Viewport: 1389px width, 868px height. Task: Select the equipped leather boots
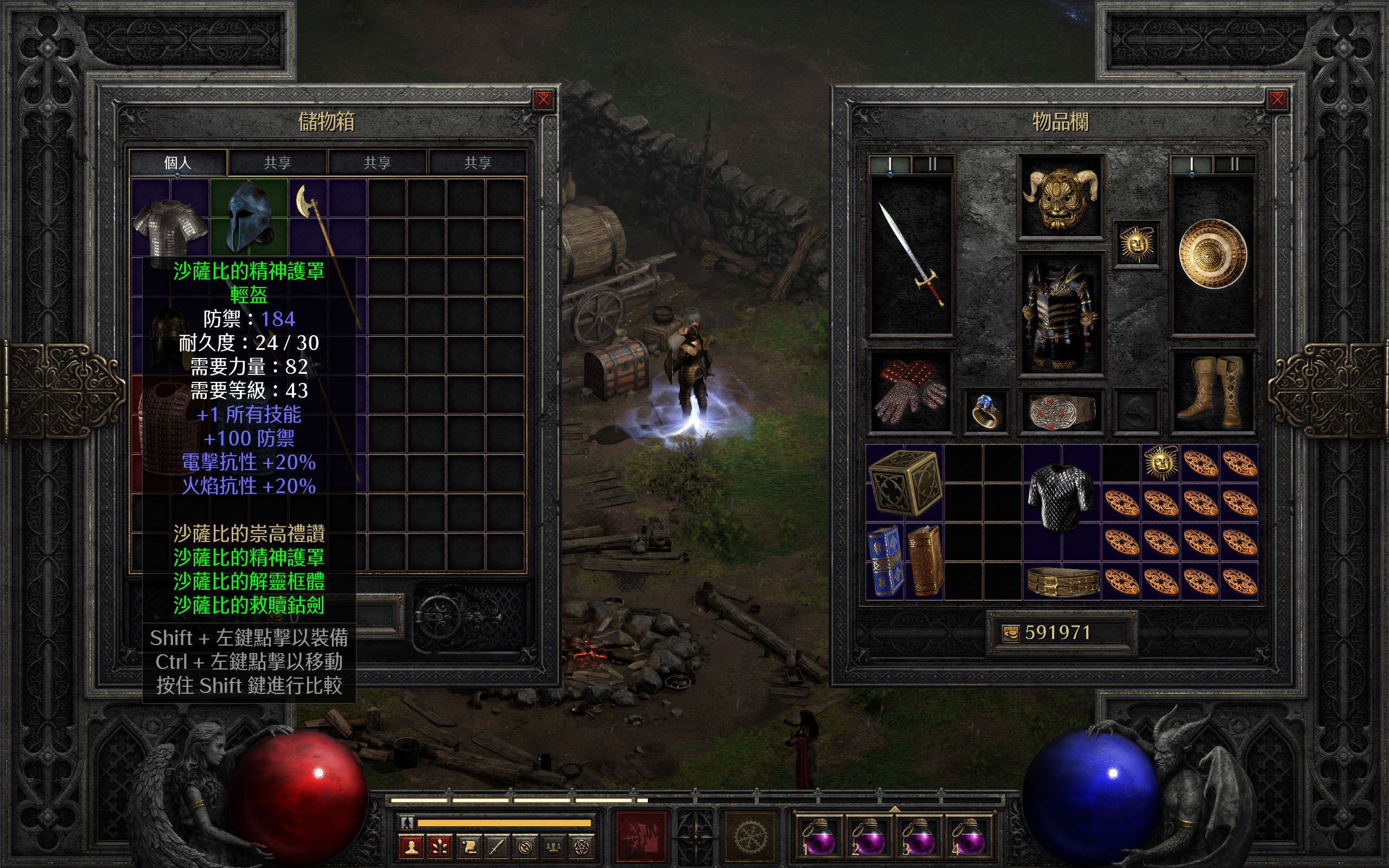tap(1213, 391)
